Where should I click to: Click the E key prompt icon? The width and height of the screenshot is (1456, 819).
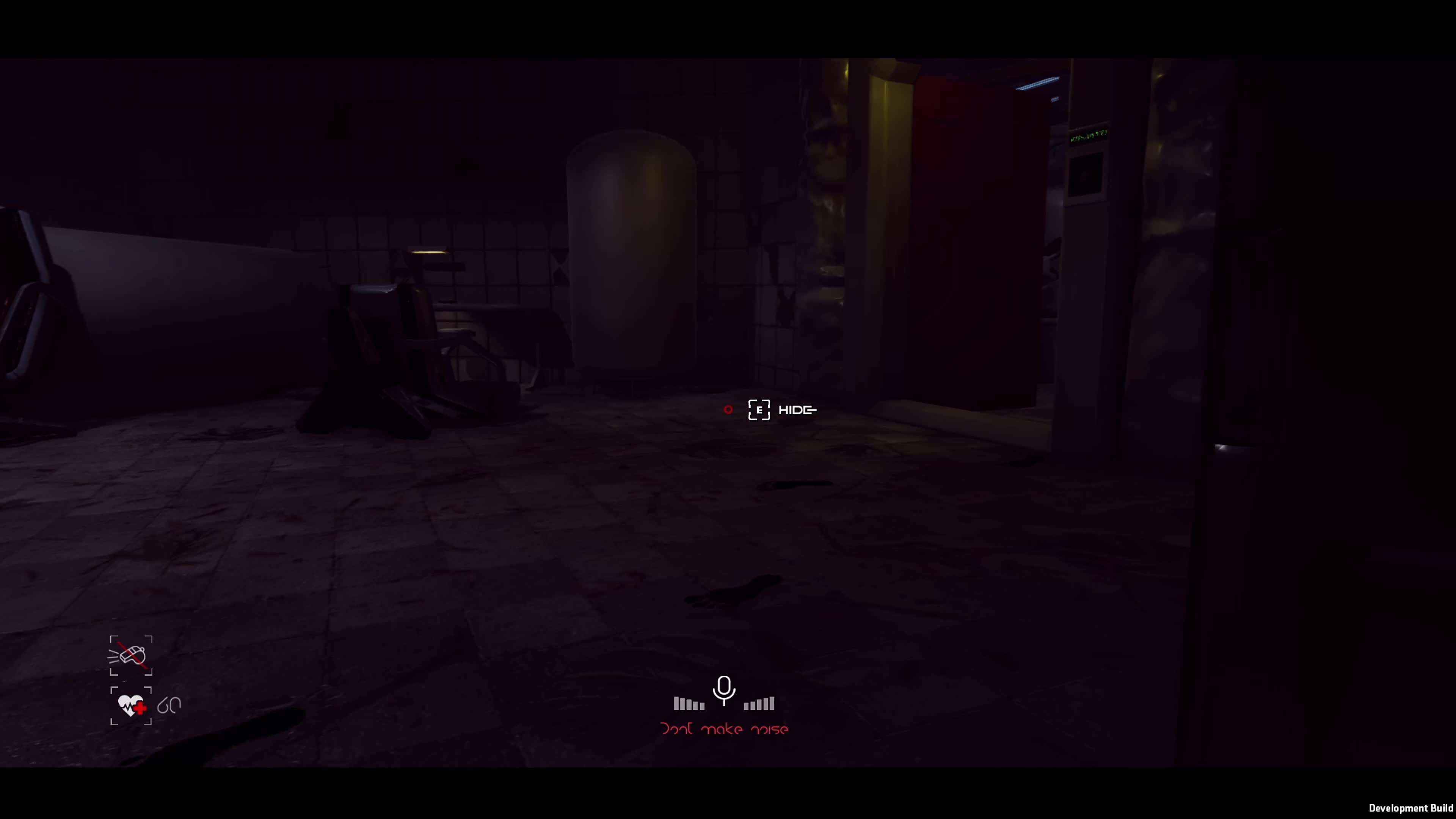tap(759, 410)
